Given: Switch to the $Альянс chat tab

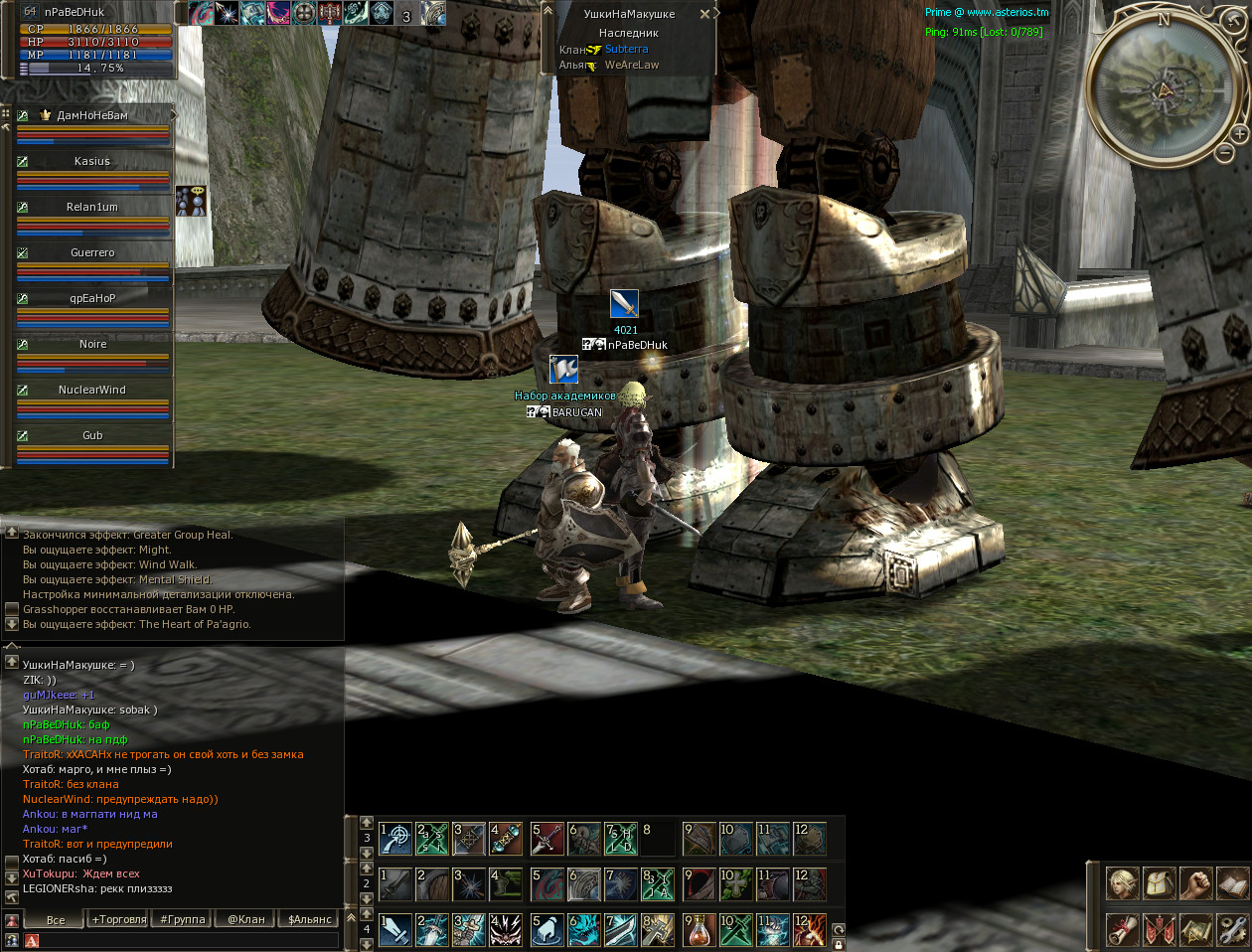Looking at the screenshot, I should pyautogui.click(x=309, y=919).
